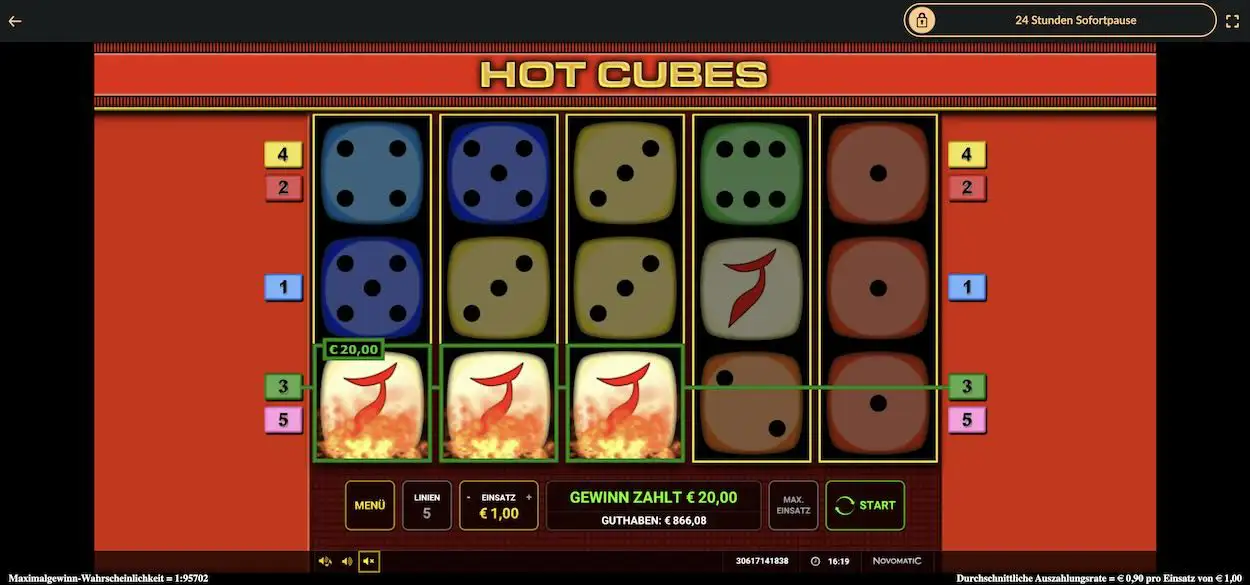Select the speaker with single wave icon
Viewport: 1250px width, 585px height.
[347, 561]
